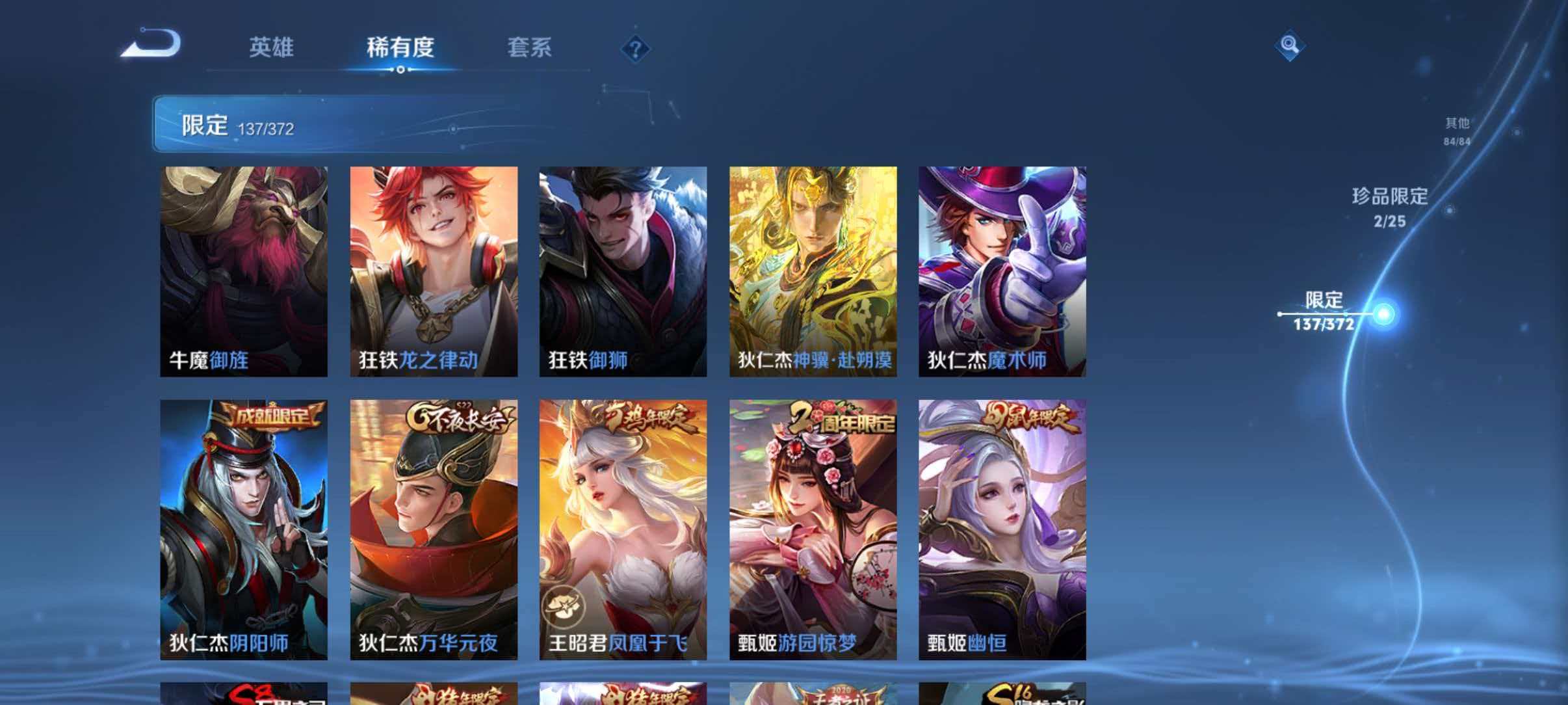
Task: Click the 其他 84/84 label on the right
Action: [x=1456, y=132]
